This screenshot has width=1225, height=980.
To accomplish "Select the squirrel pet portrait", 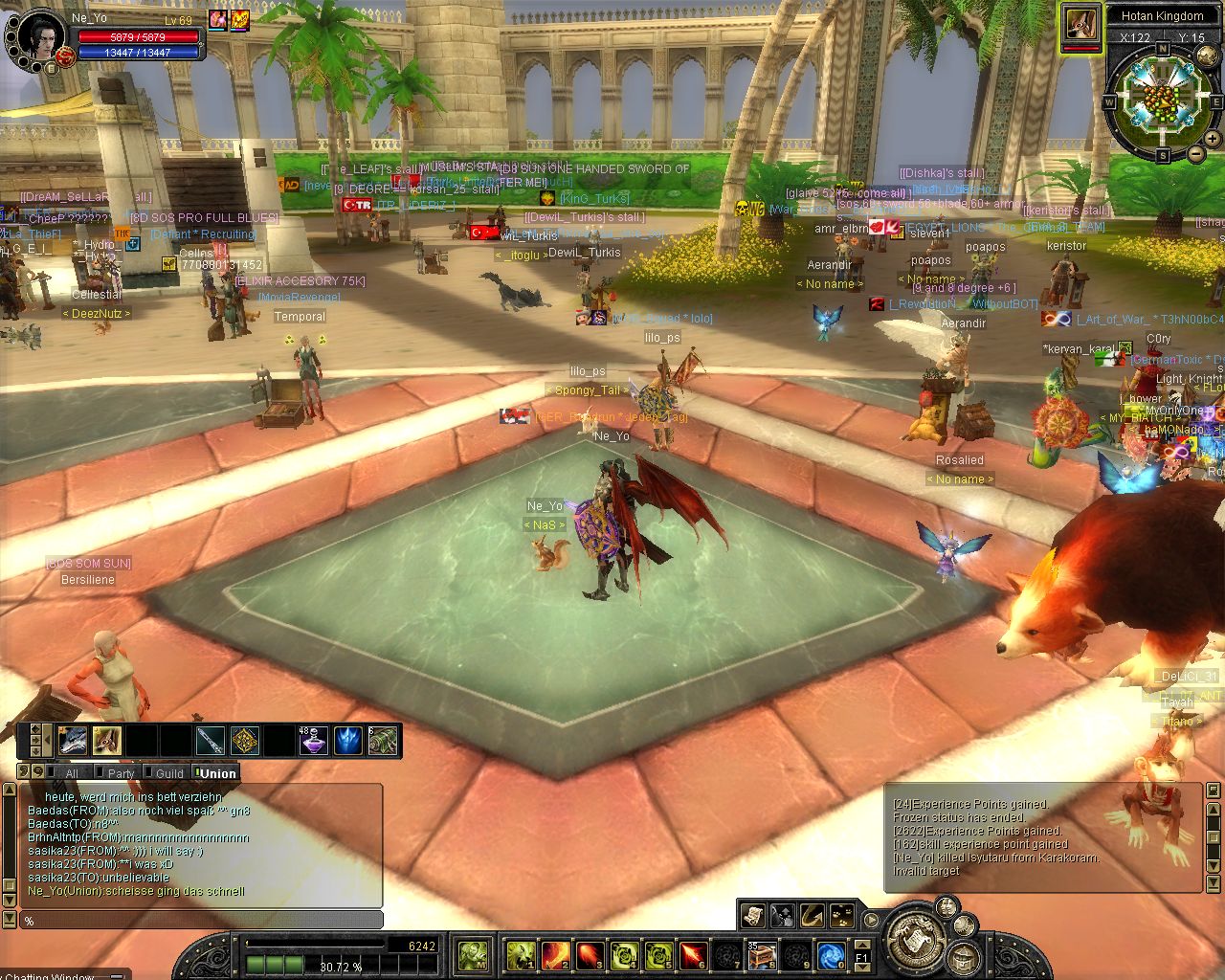I will 1080,23.
